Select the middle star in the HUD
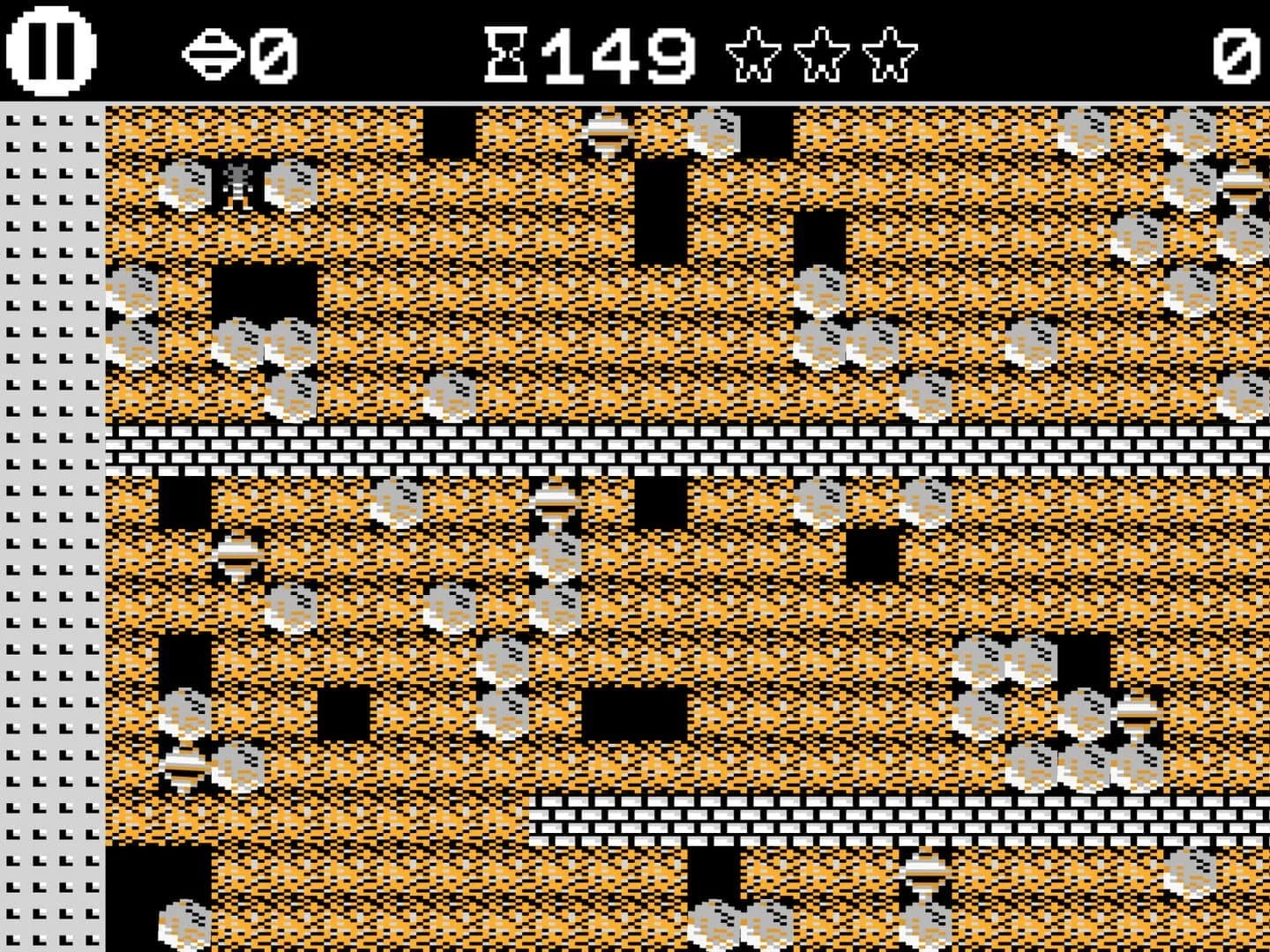 (822, 55)
